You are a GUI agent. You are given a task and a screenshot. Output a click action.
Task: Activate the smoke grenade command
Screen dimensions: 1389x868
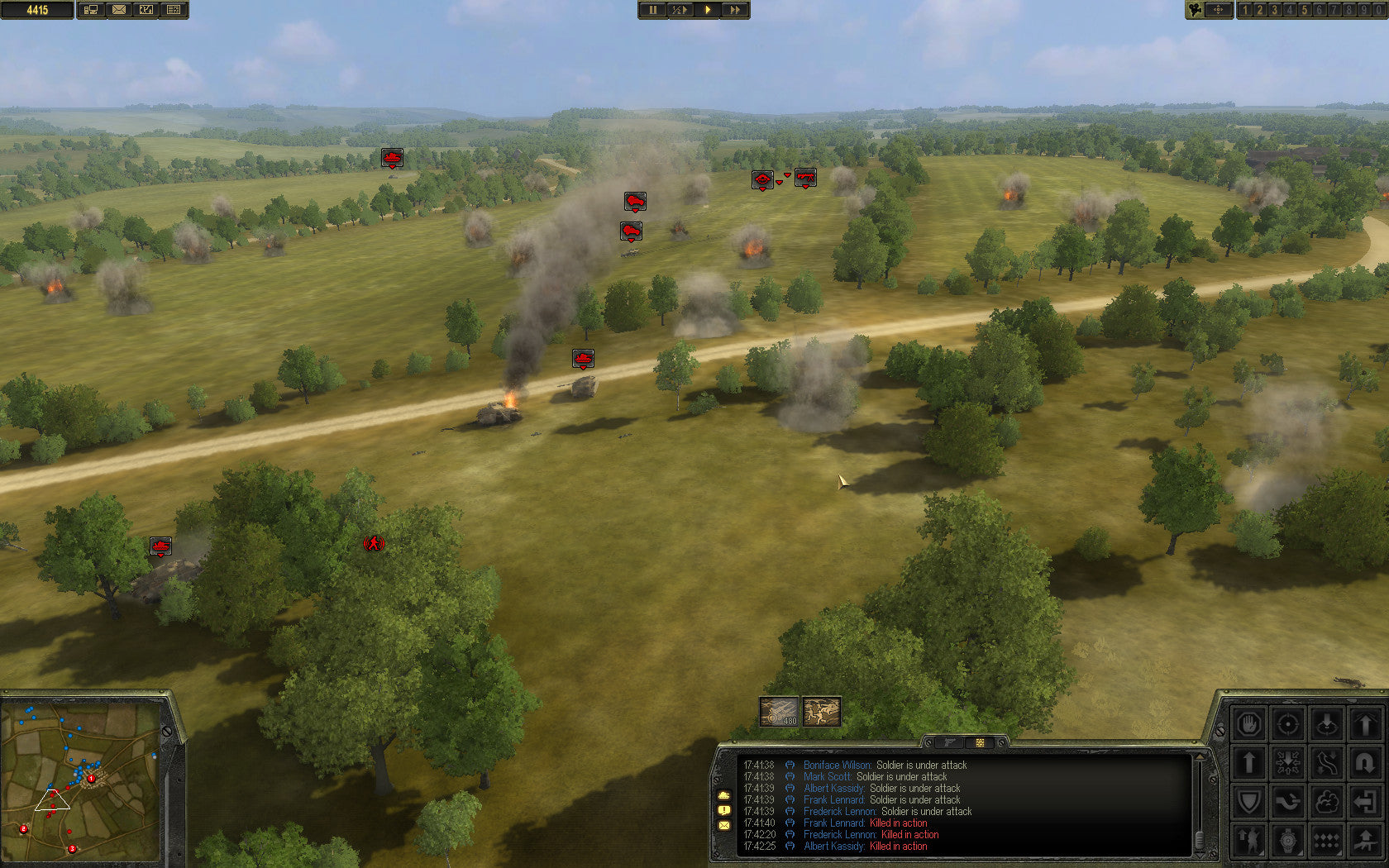[1327, 801]
